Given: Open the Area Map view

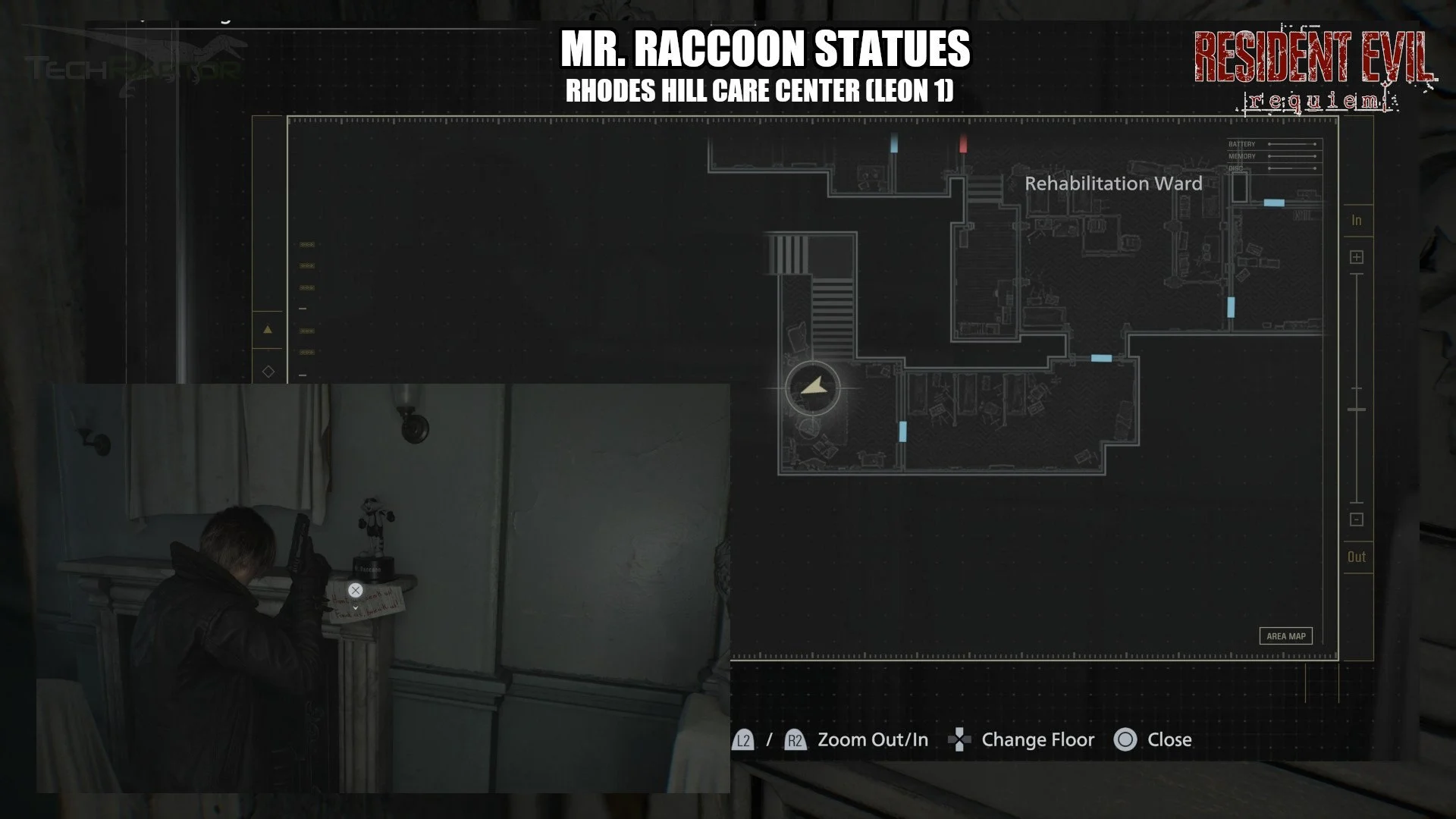Looking at the screenshot, I should (1286, 636).
